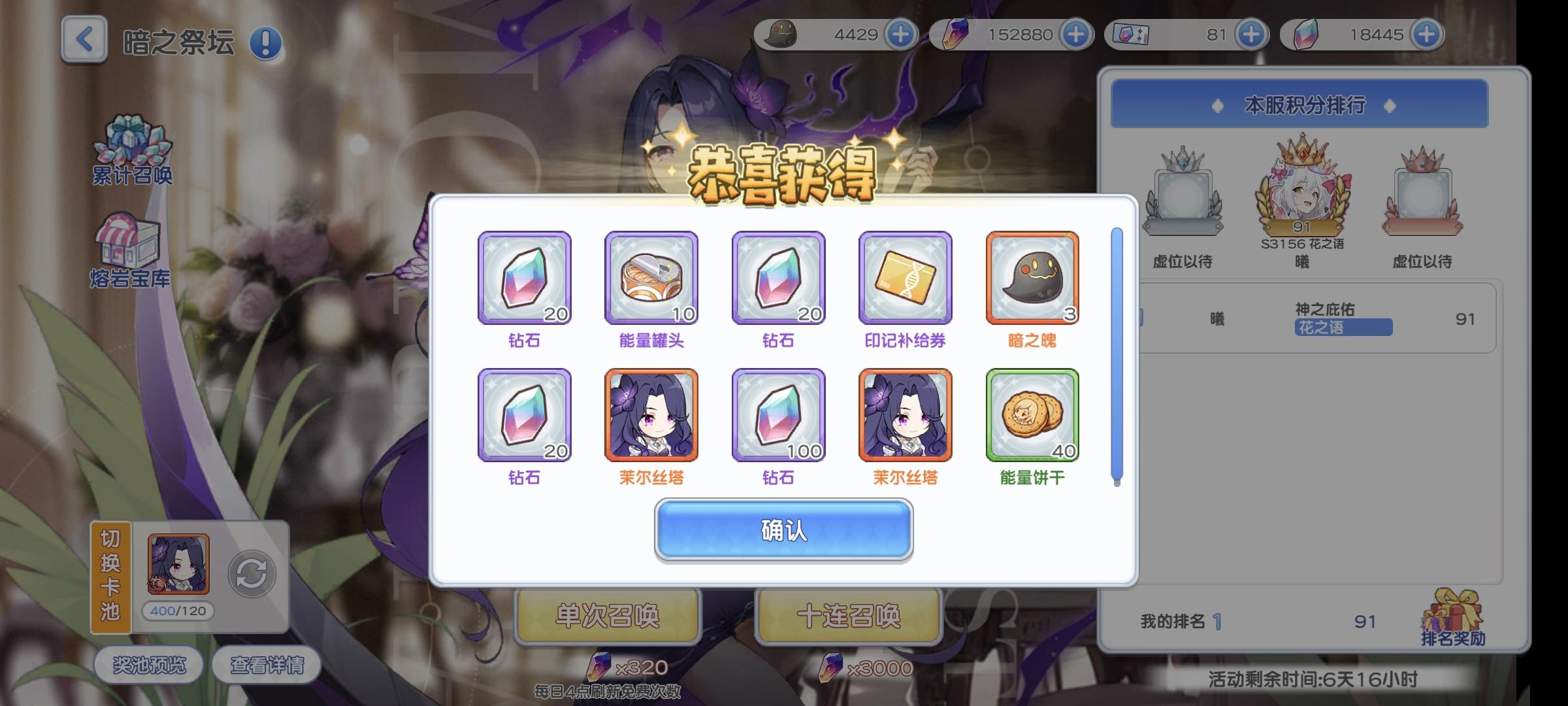Image resolution: width=1568 pixels, height=706 pixels.
Task: Click the 100 diamond reward icon
Action: click(x=777, y=416)
